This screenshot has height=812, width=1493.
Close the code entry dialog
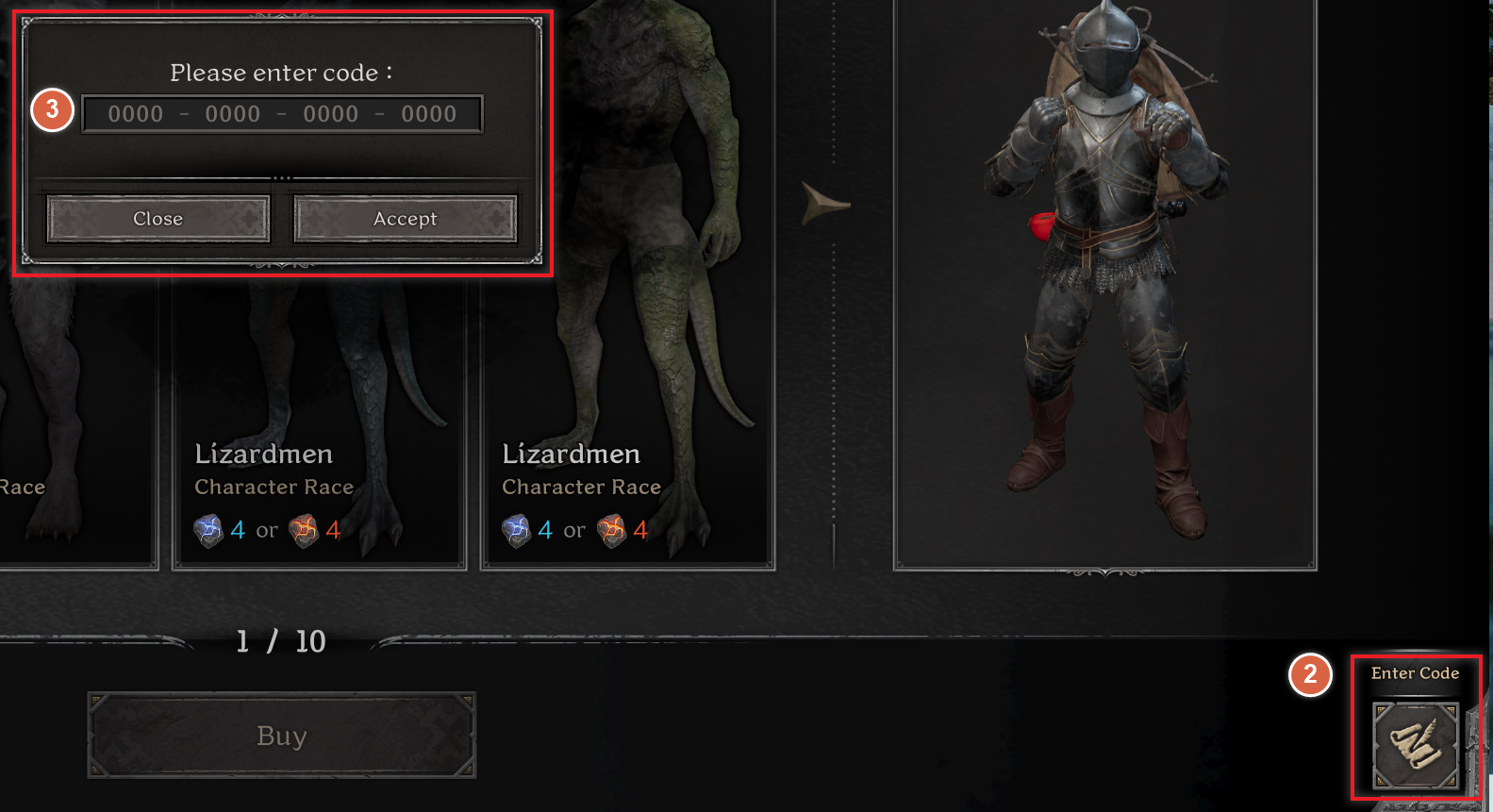pyautogui.click(x=157, y=218)
